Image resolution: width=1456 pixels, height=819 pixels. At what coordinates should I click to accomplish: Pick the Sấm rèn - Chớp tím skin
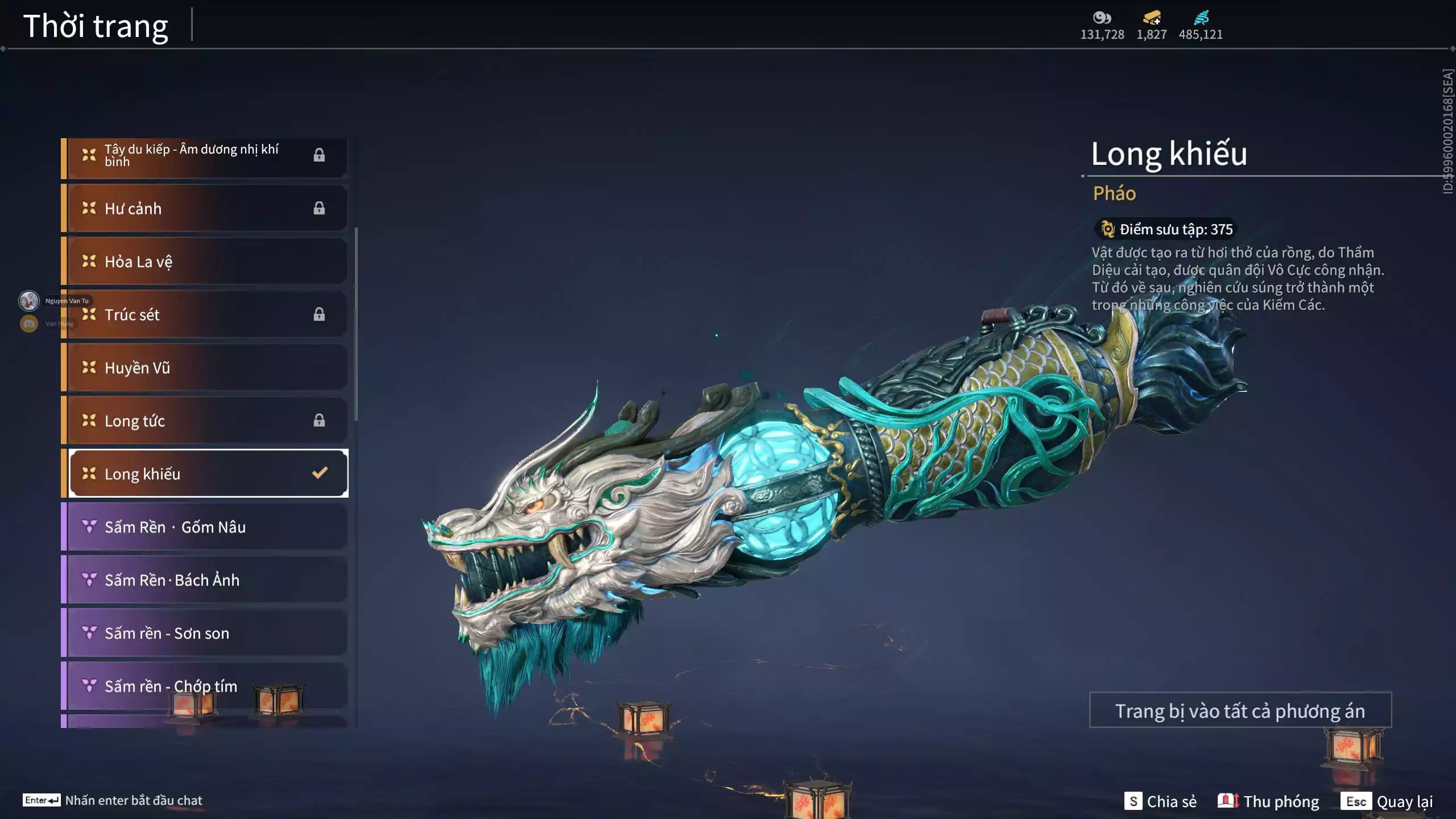coord(205,686)
